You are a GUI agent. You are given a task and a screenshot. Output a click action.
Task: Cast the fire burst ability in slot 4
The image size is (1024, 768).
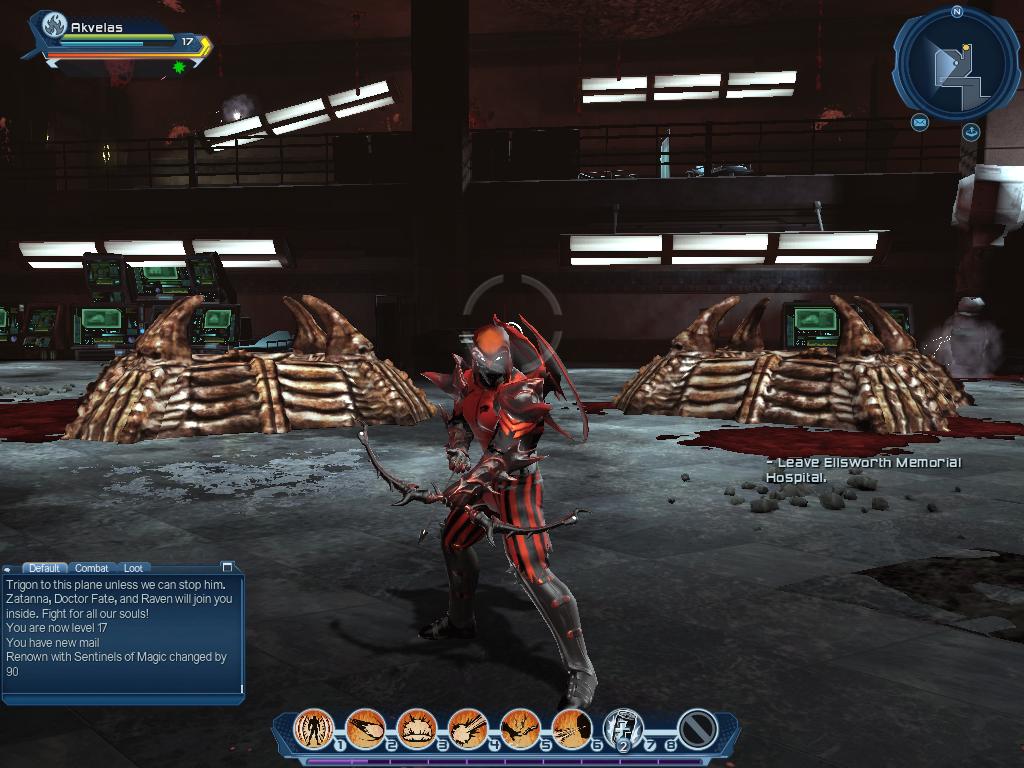[x=468, y=728]
